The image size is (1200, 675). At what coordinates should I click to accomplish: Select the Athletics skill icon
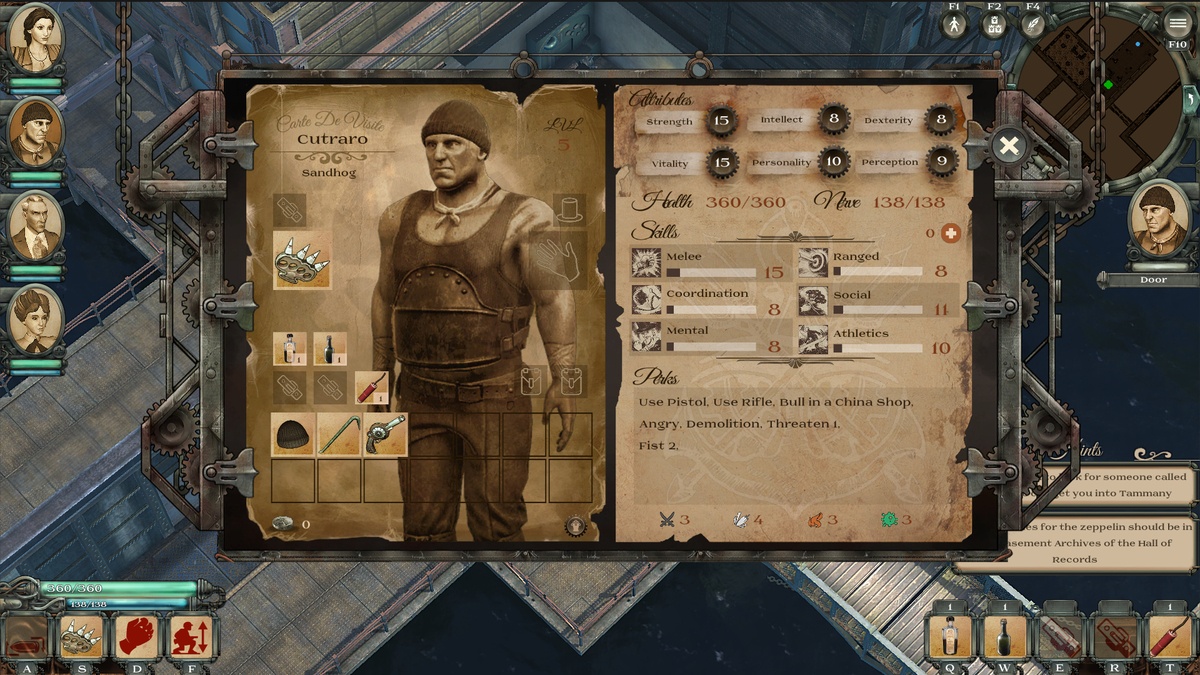[813, 339]
